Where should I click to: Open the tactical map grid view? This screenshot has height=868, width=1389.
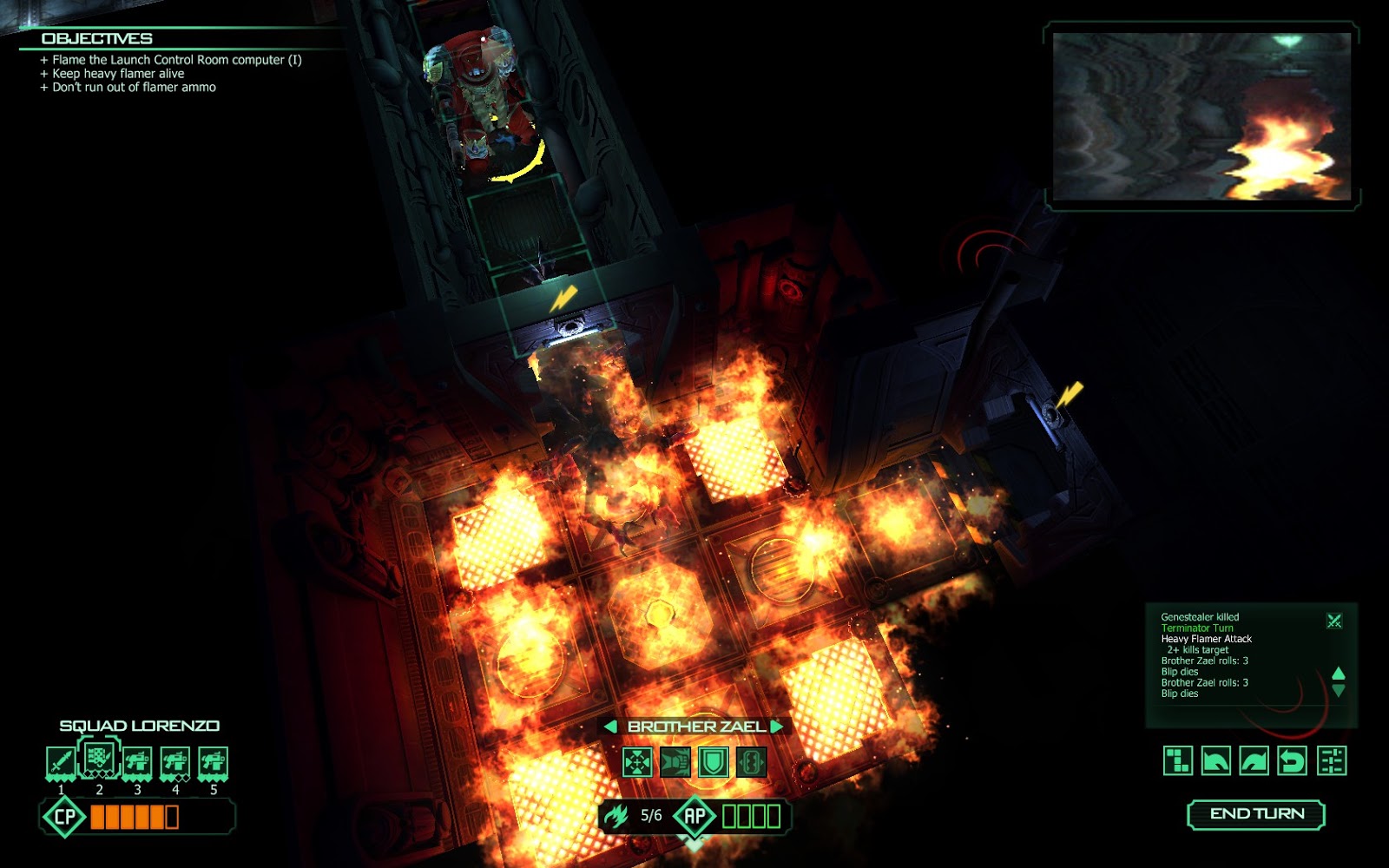tap(1178, 761)
